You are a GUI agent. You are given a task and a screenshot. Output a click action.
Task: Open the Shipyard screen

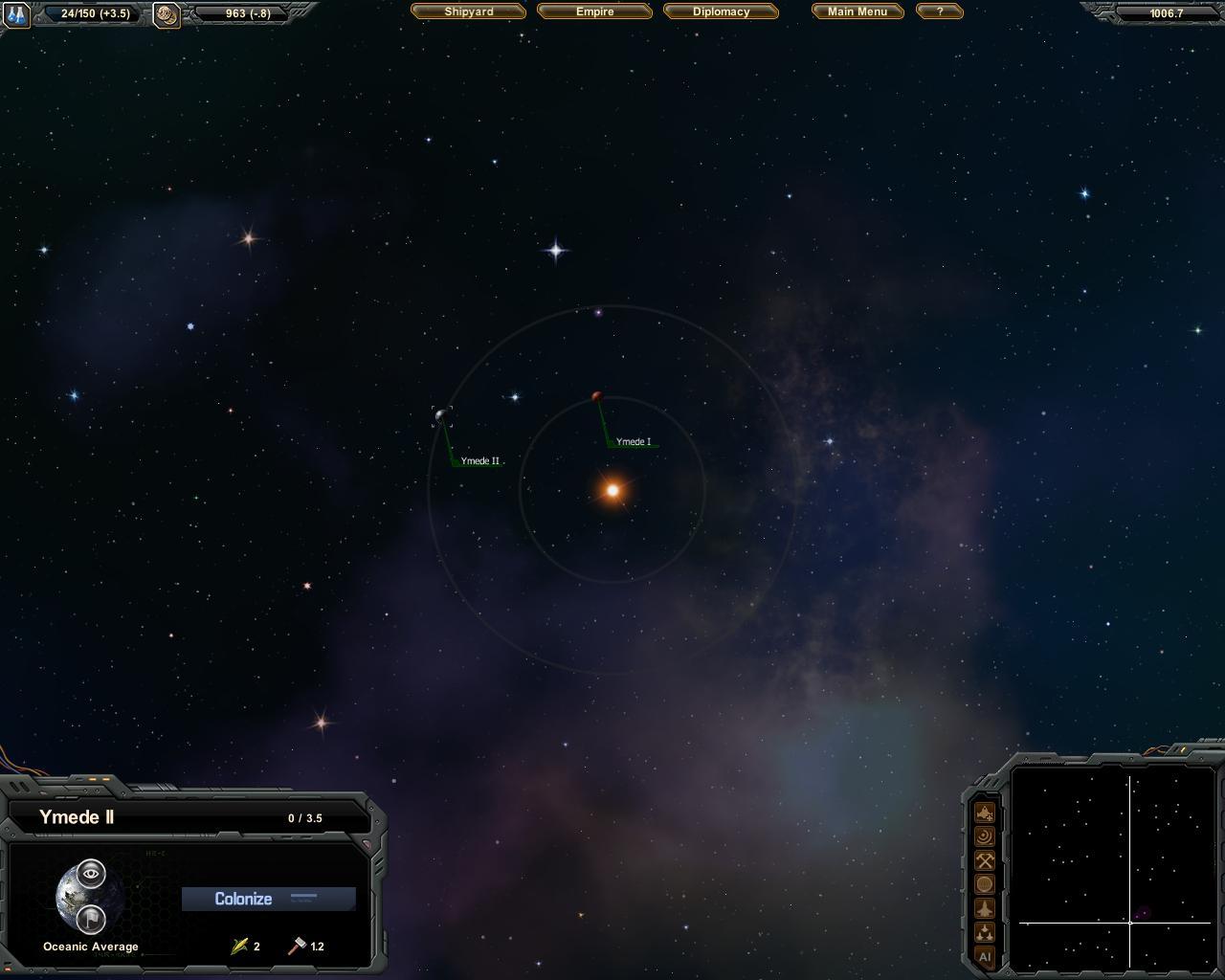tap(468, 11)
